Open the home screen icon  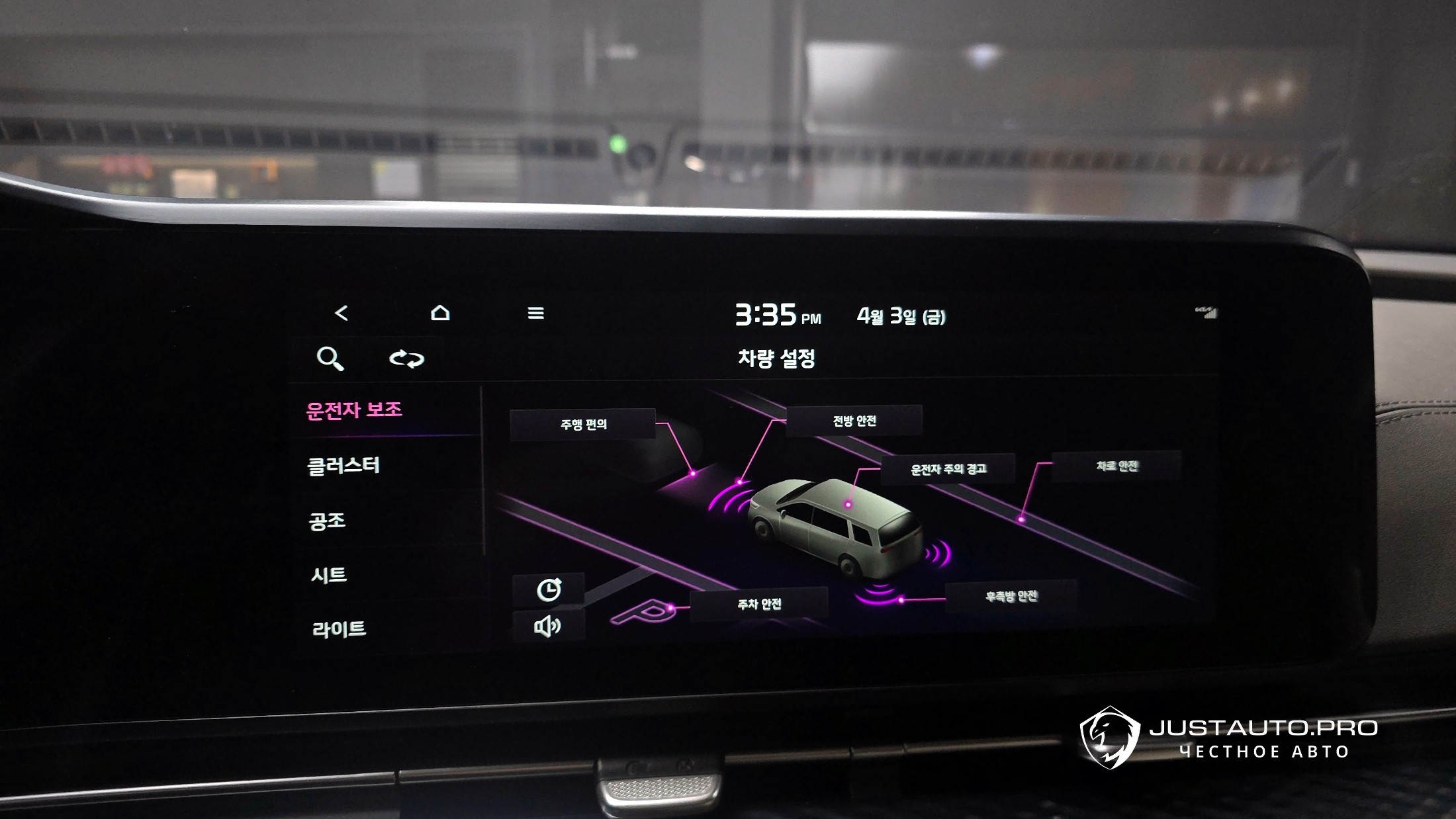point(440,313)
